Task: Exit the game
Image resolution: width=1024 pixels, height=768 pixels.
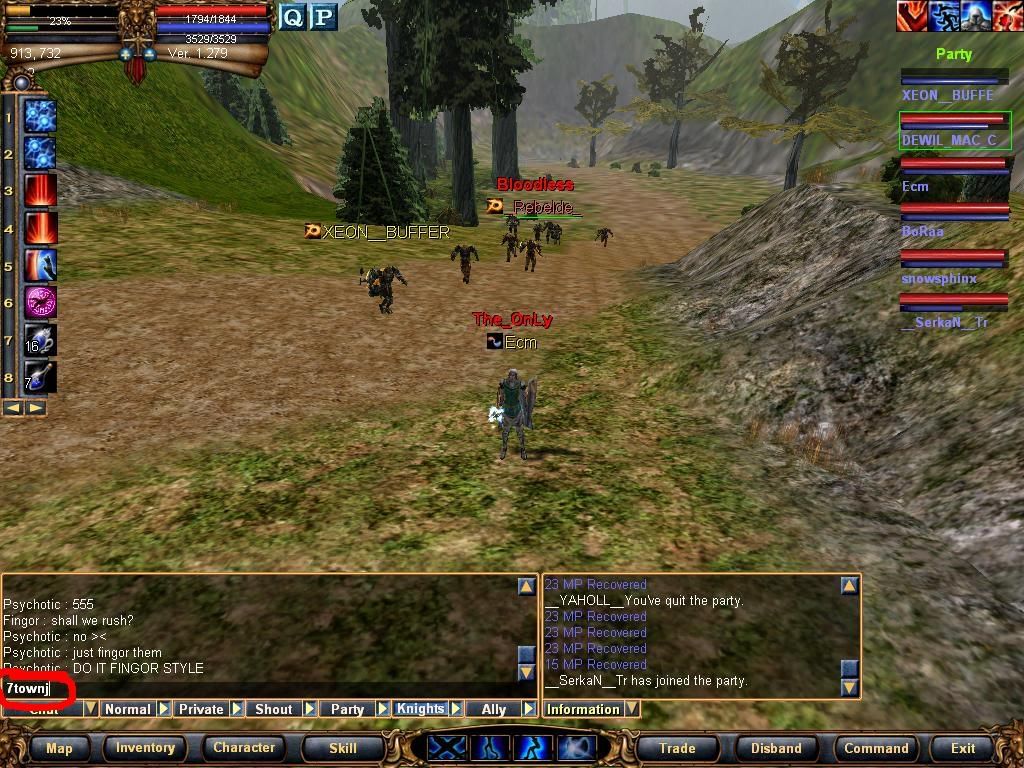Action: tap(963, 748)
